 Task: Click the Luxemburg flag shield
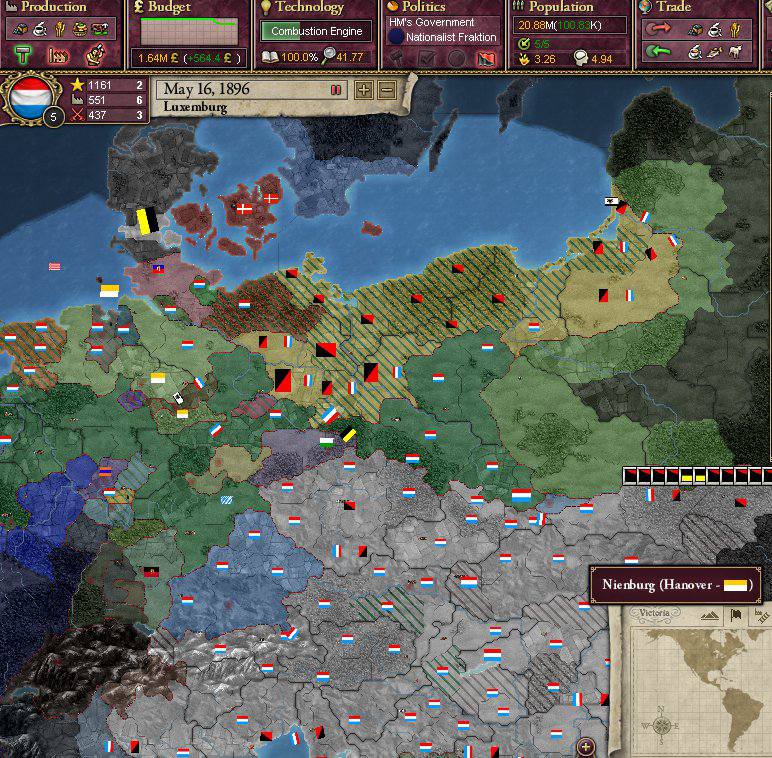click(x=32, y=95)
